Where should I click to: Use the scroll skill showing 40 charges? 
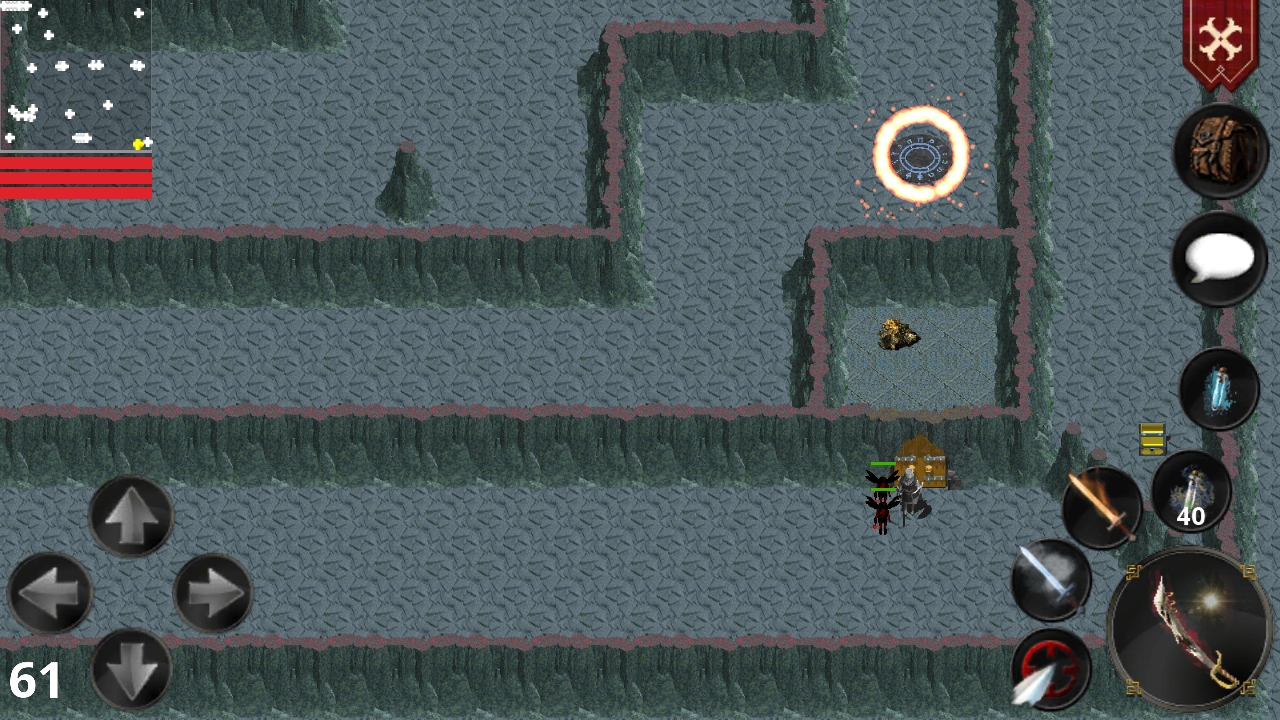click(1192, 492)
